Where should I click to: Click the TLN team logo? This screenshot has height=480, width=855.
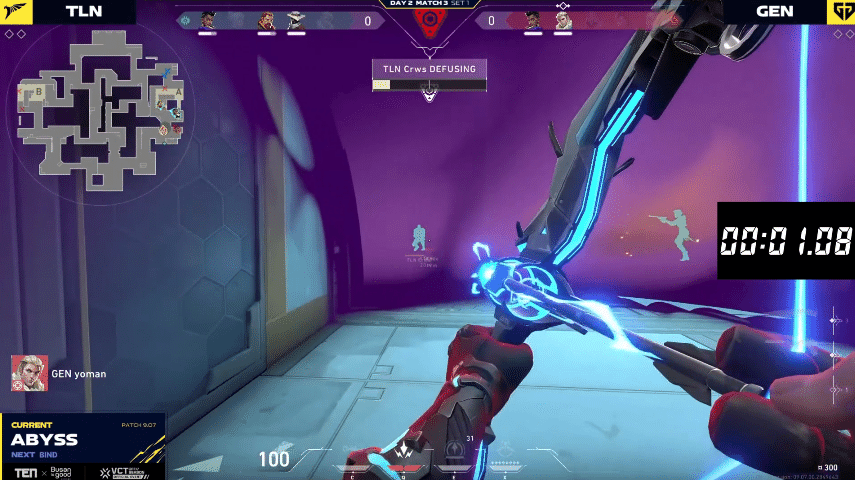click(x=17, y=11)
